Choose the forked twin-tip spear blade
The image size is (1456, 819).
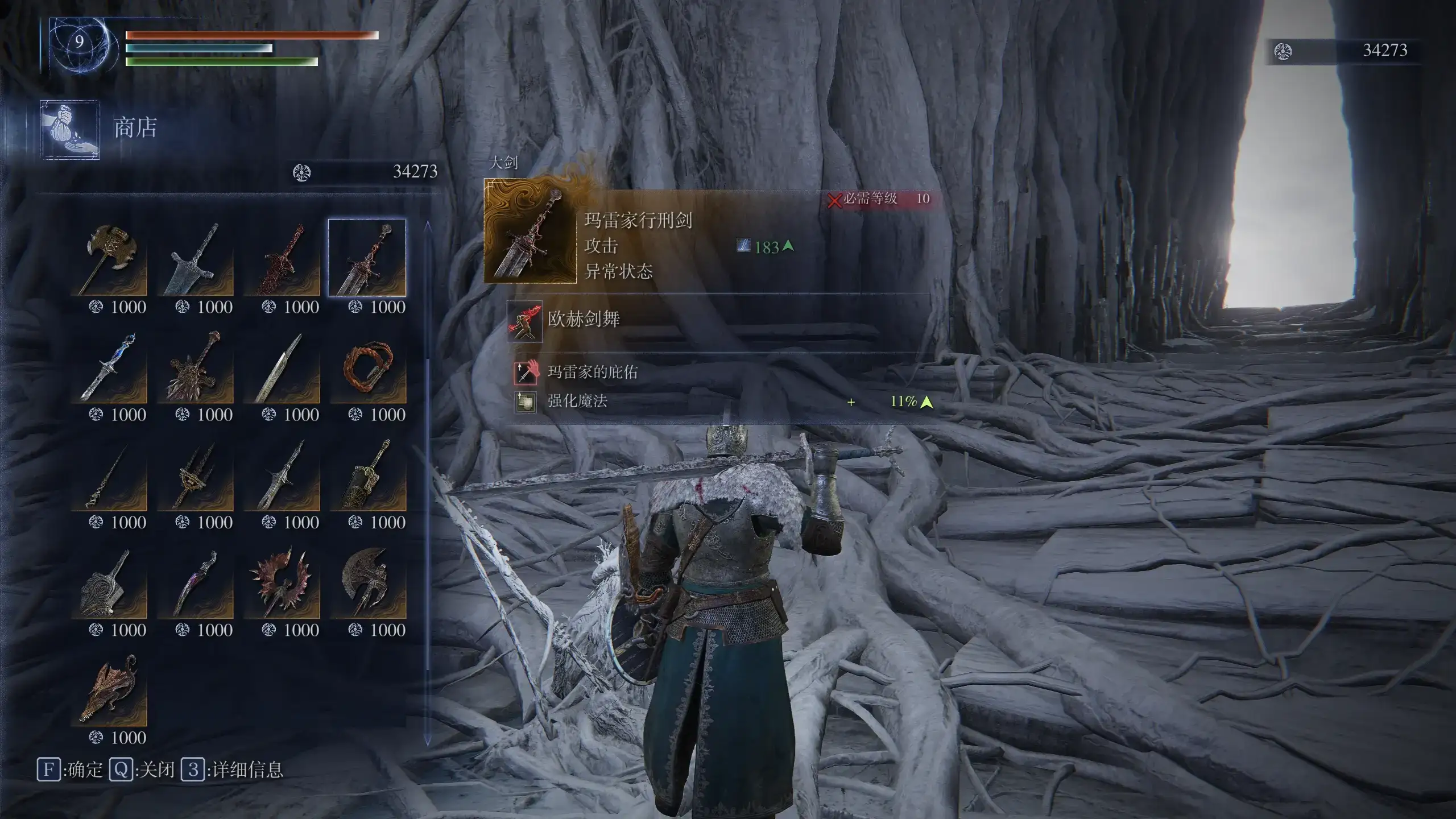282,475
